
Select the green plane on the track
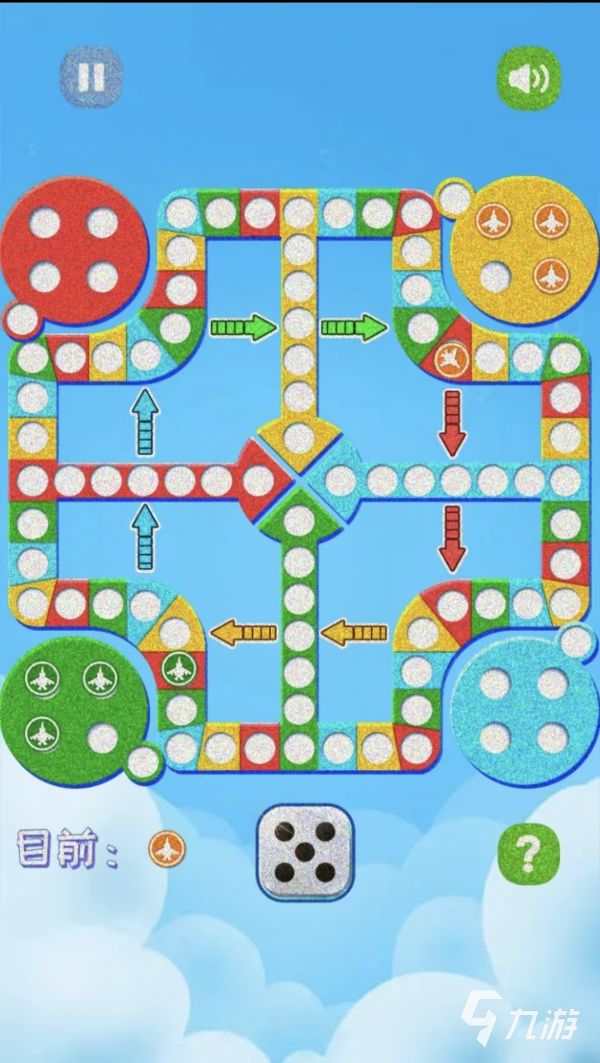pos(175,665)
